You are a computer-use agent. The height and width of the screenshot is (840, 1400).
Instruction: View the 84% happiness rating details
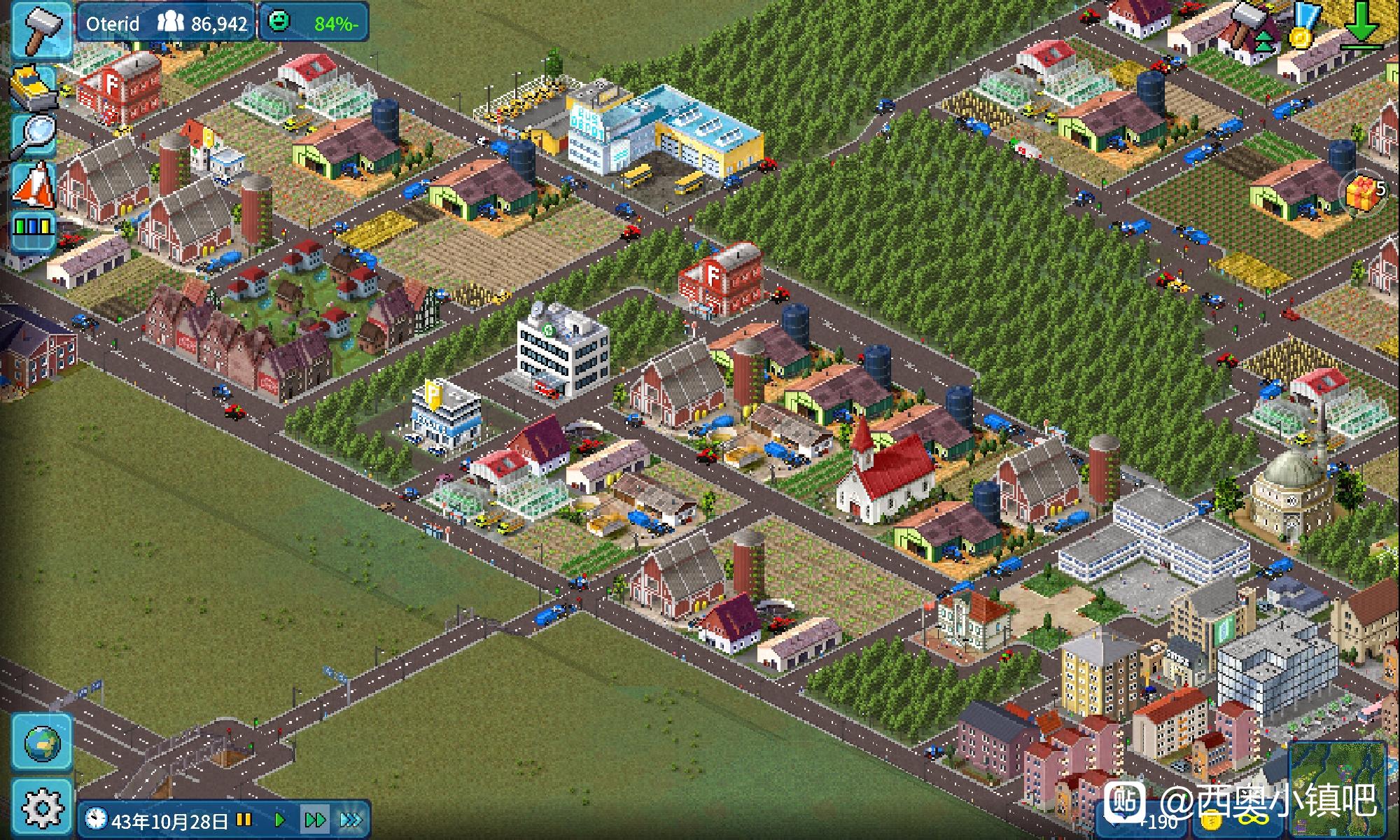pos(314,24)
